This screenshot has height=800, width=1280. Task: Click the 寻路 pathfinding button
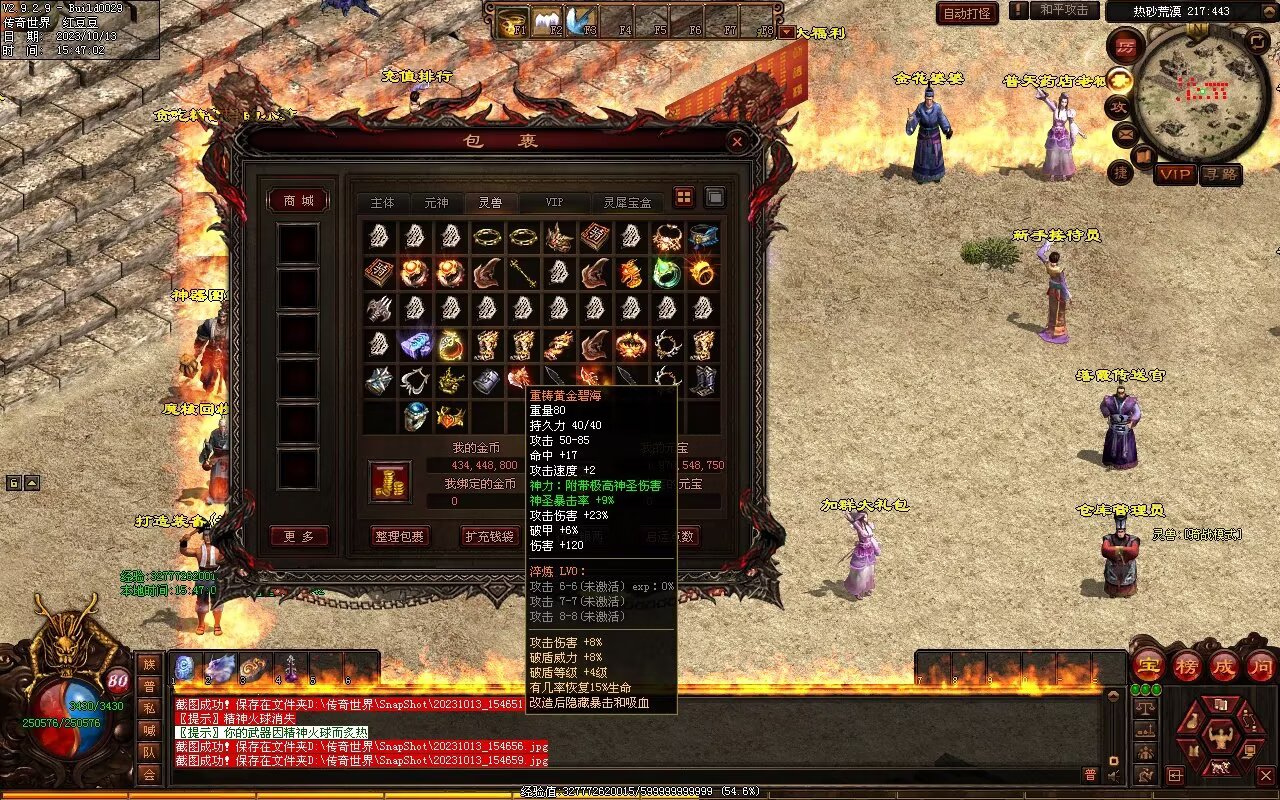[x=1220, y=174]
